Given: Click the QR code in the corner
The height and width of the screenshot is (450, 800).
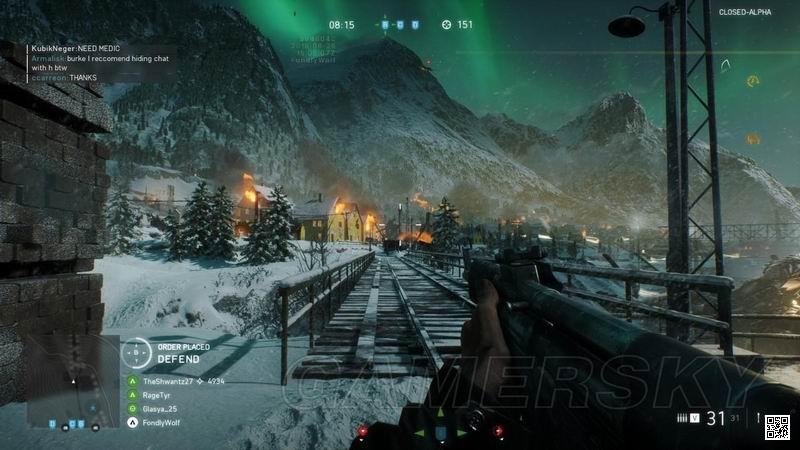Looking at the screenshot, I should tap(777, 426).
